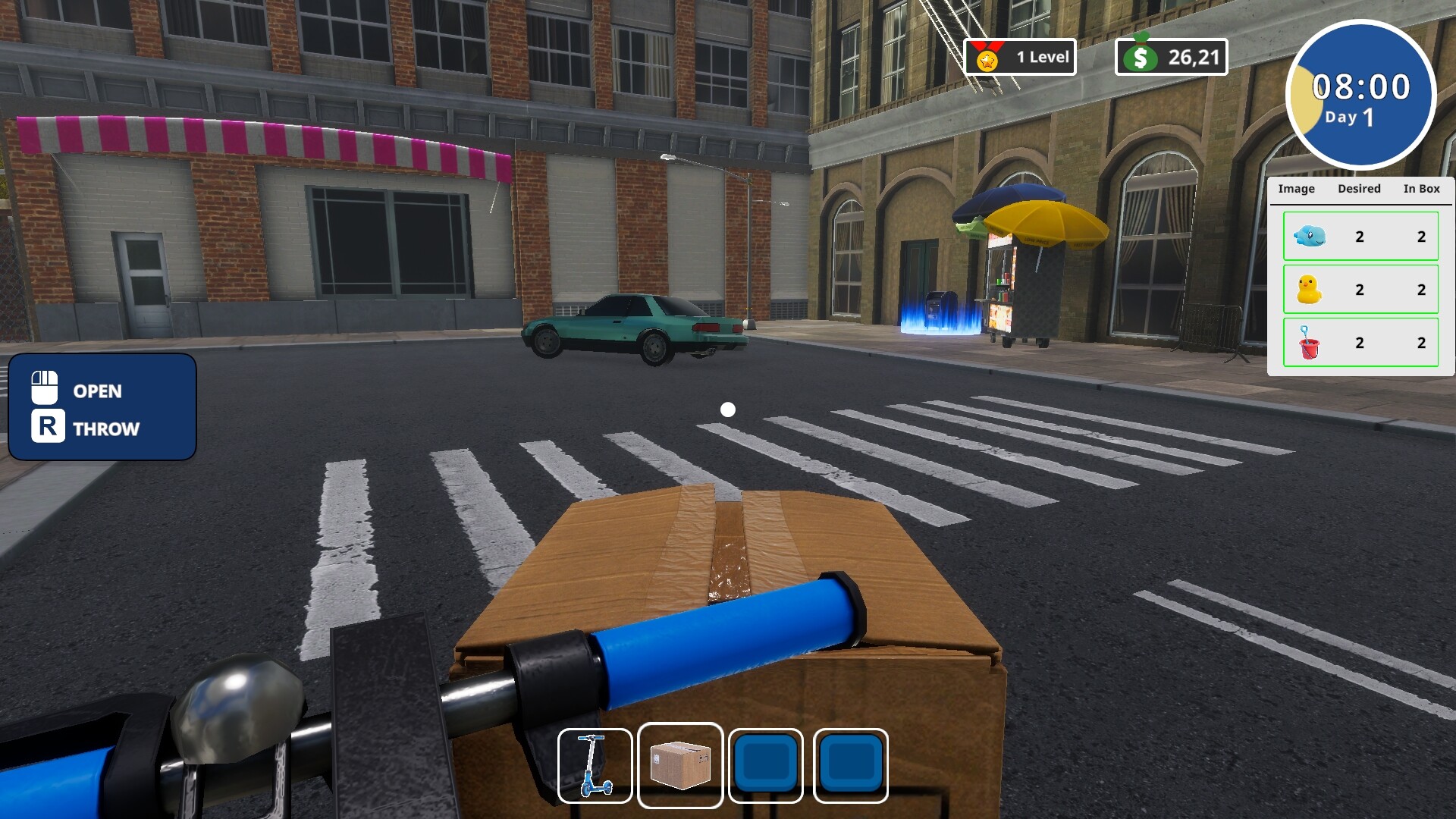Click the mouse icon next to OPEN
Screen dimensions: 1456x819
click(45, 389)
